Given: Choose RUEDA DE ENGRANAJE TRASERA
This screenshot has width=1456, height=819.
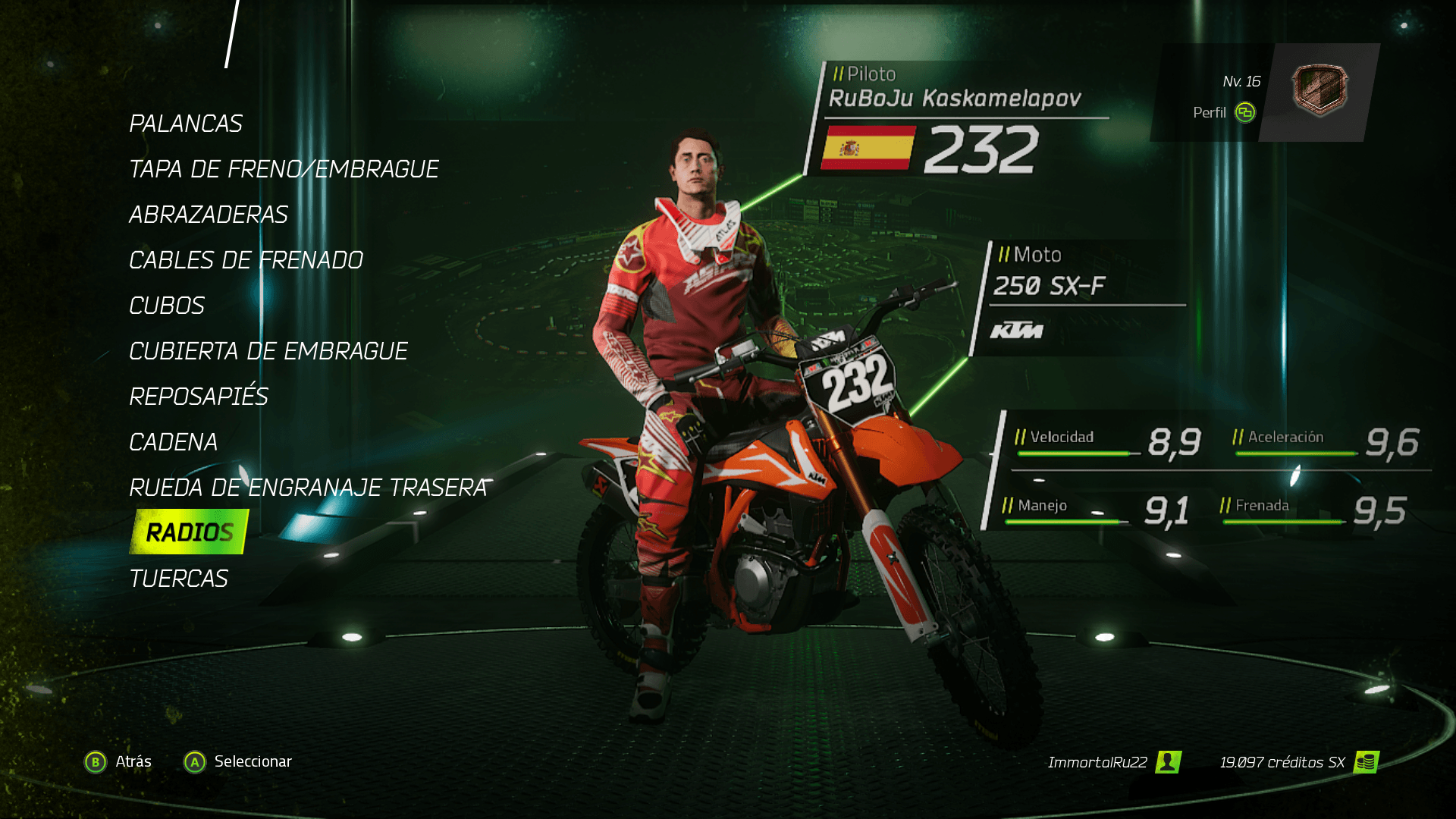Looking at the screenshot, I should click(308, 488).
